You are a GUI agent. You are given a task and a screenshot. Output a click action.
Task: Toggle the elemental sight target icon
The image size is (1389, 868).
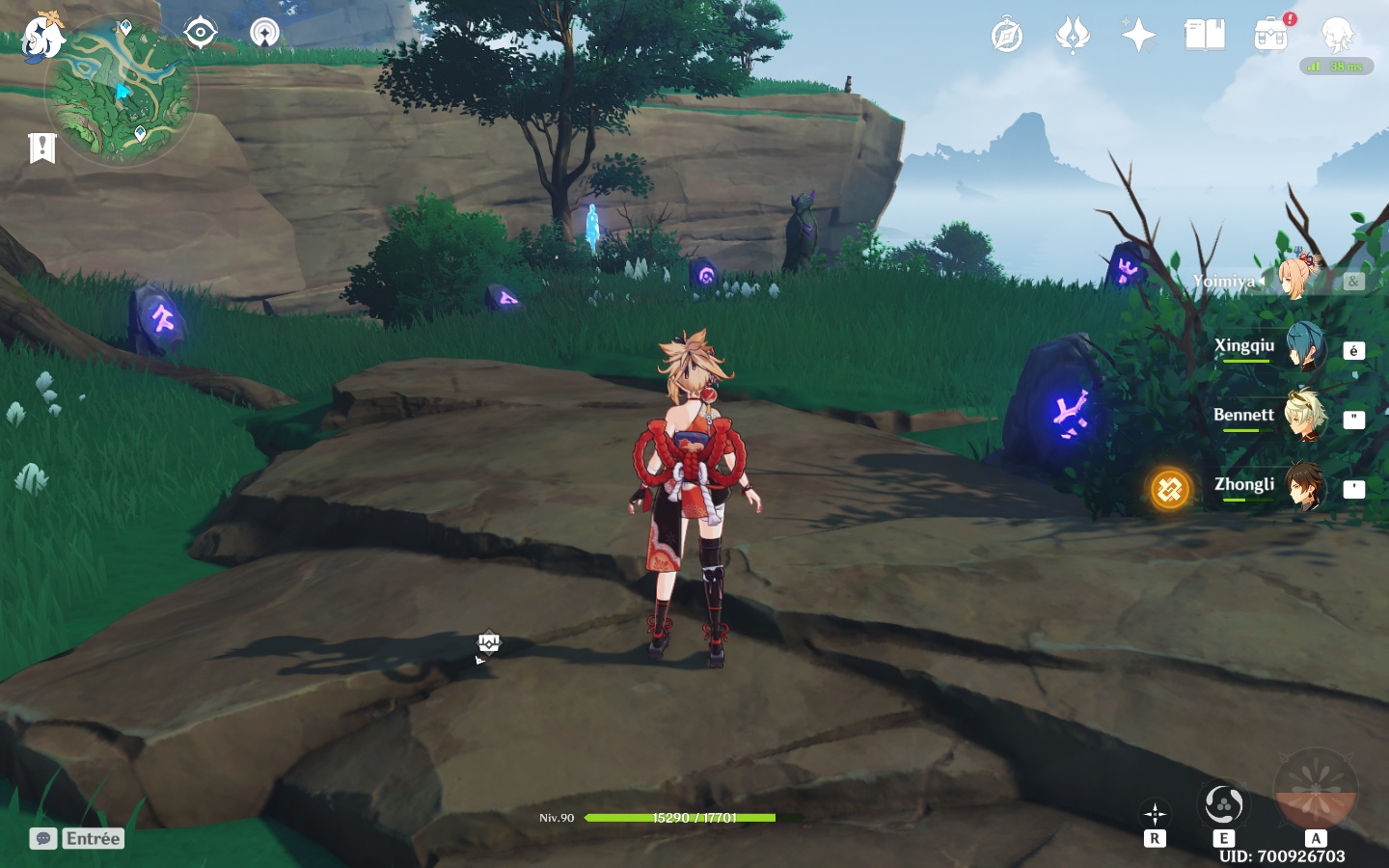point(200,33)
